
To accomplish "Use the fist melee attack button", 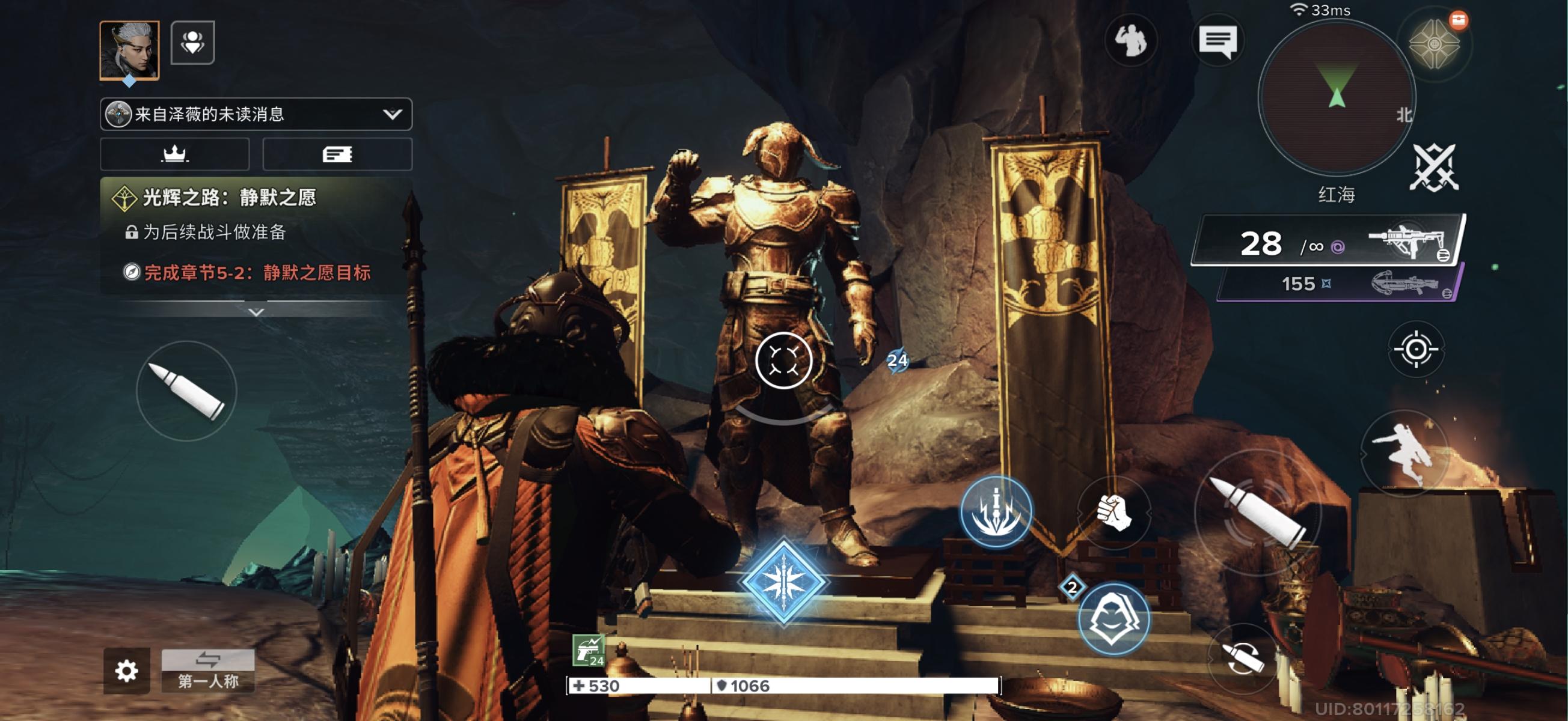I will click(x=1113, y=513).
